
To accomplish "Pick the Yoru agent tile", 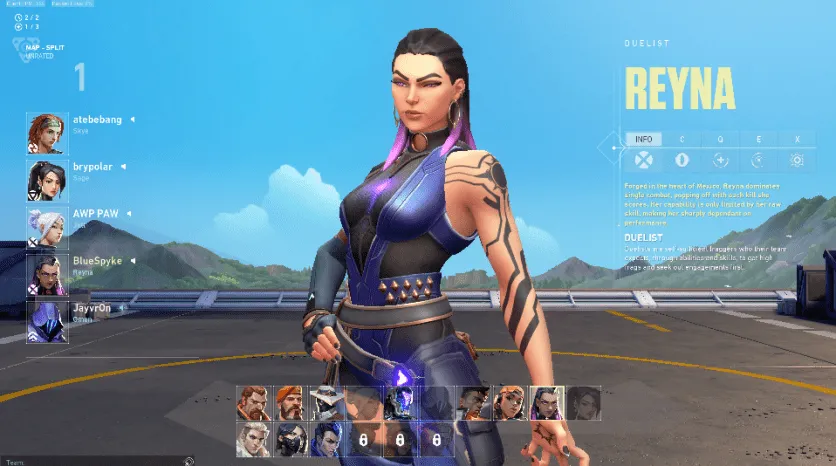I will (x=325, y=439).
